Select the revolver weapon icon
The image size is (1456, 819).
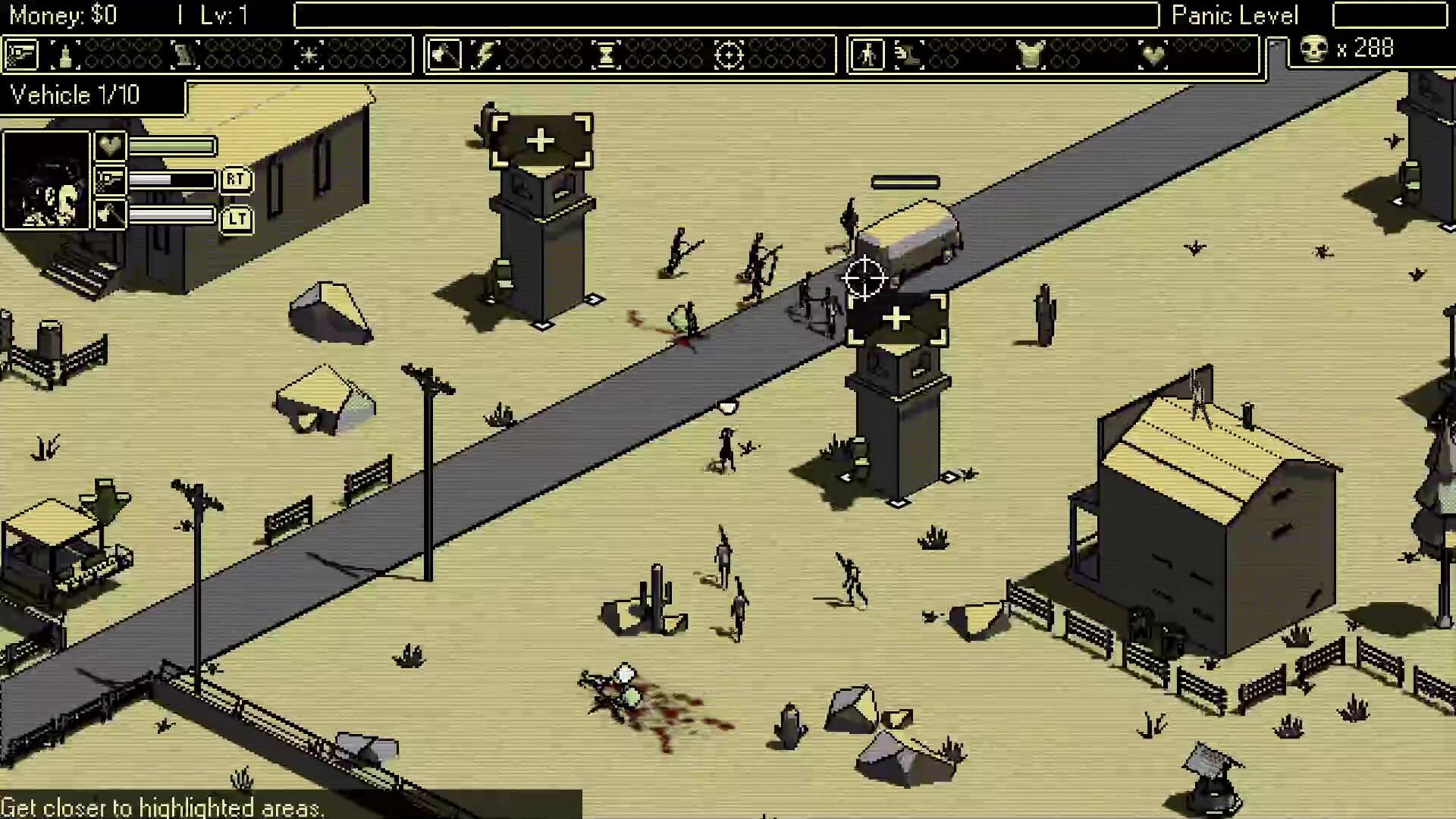click(23, 53)
